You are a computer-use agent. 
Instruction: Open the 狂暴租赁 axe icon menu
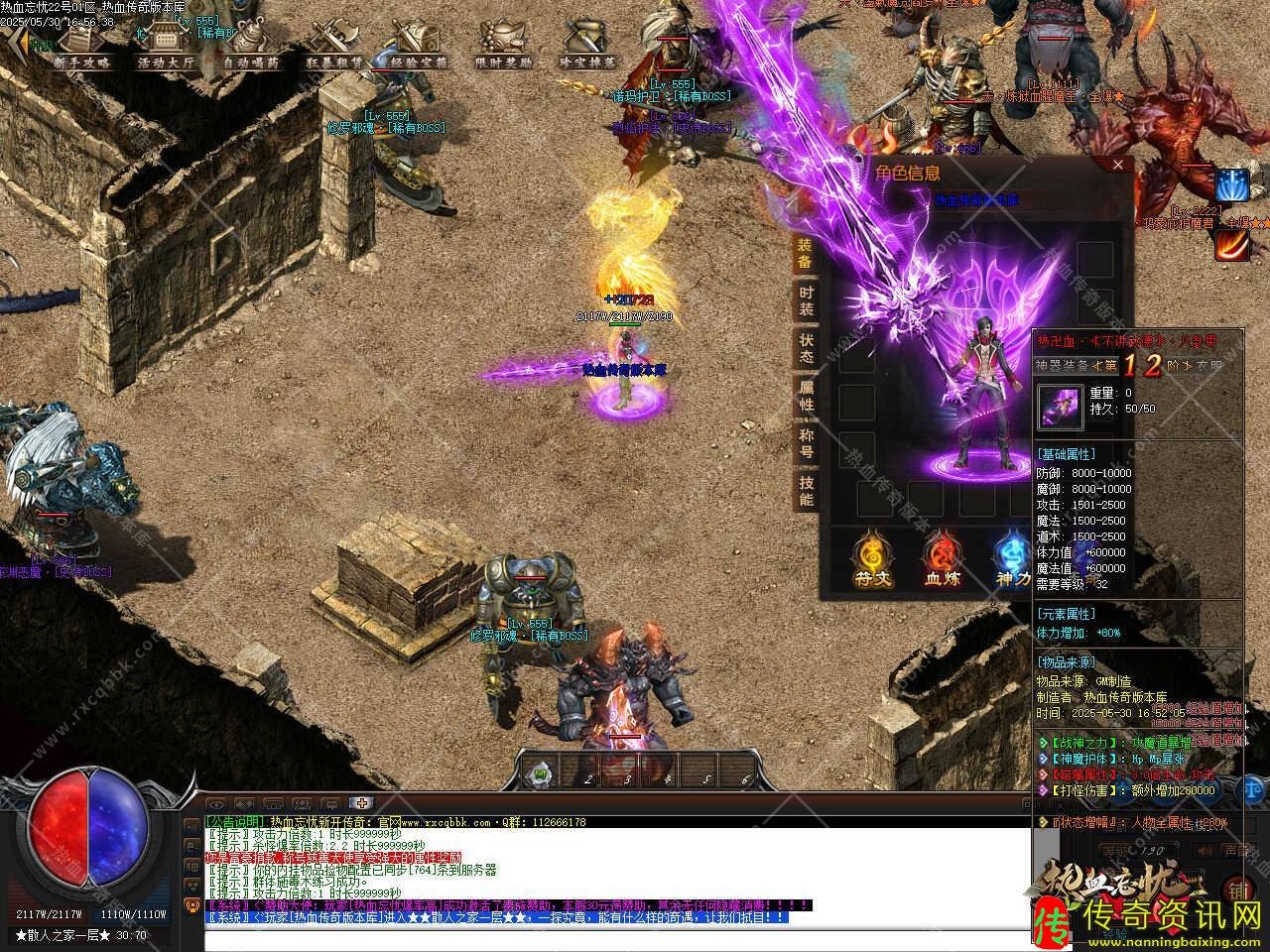tap(334, 45)
